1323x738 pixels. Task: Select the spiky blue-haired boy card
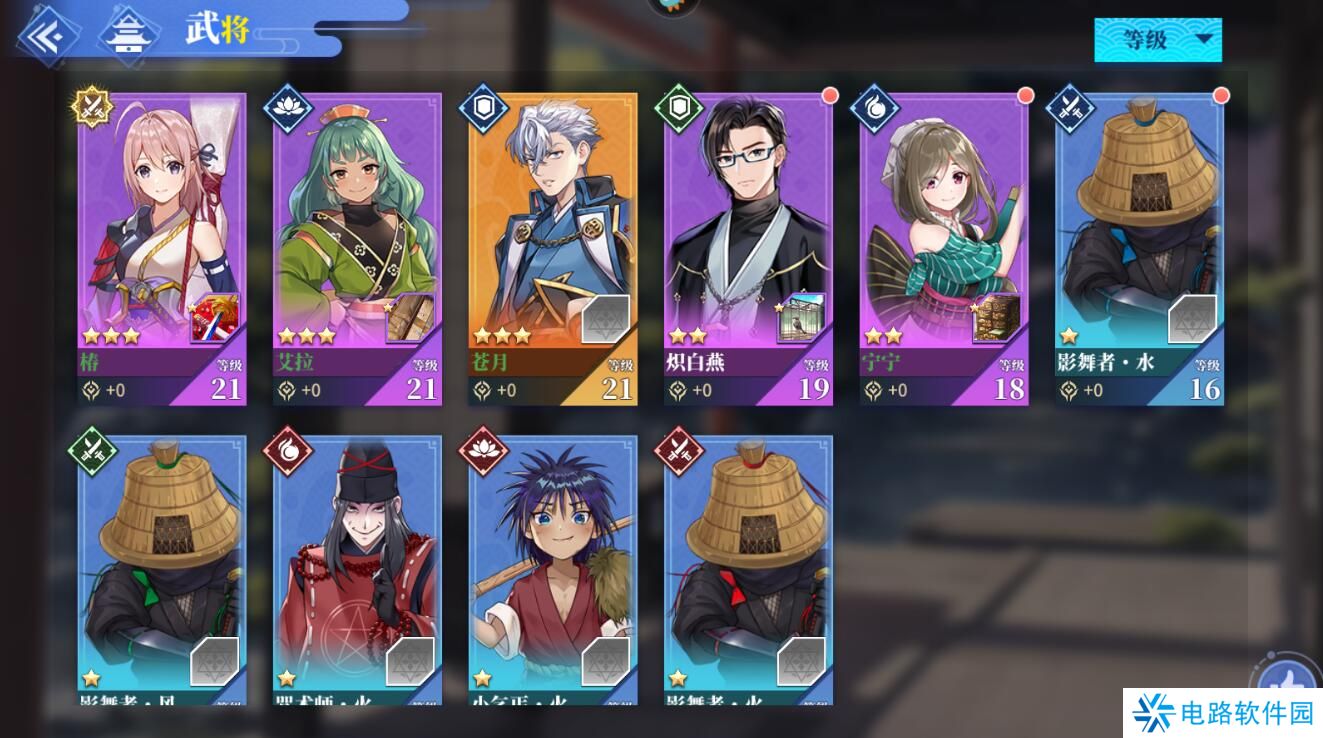(552, 560)
